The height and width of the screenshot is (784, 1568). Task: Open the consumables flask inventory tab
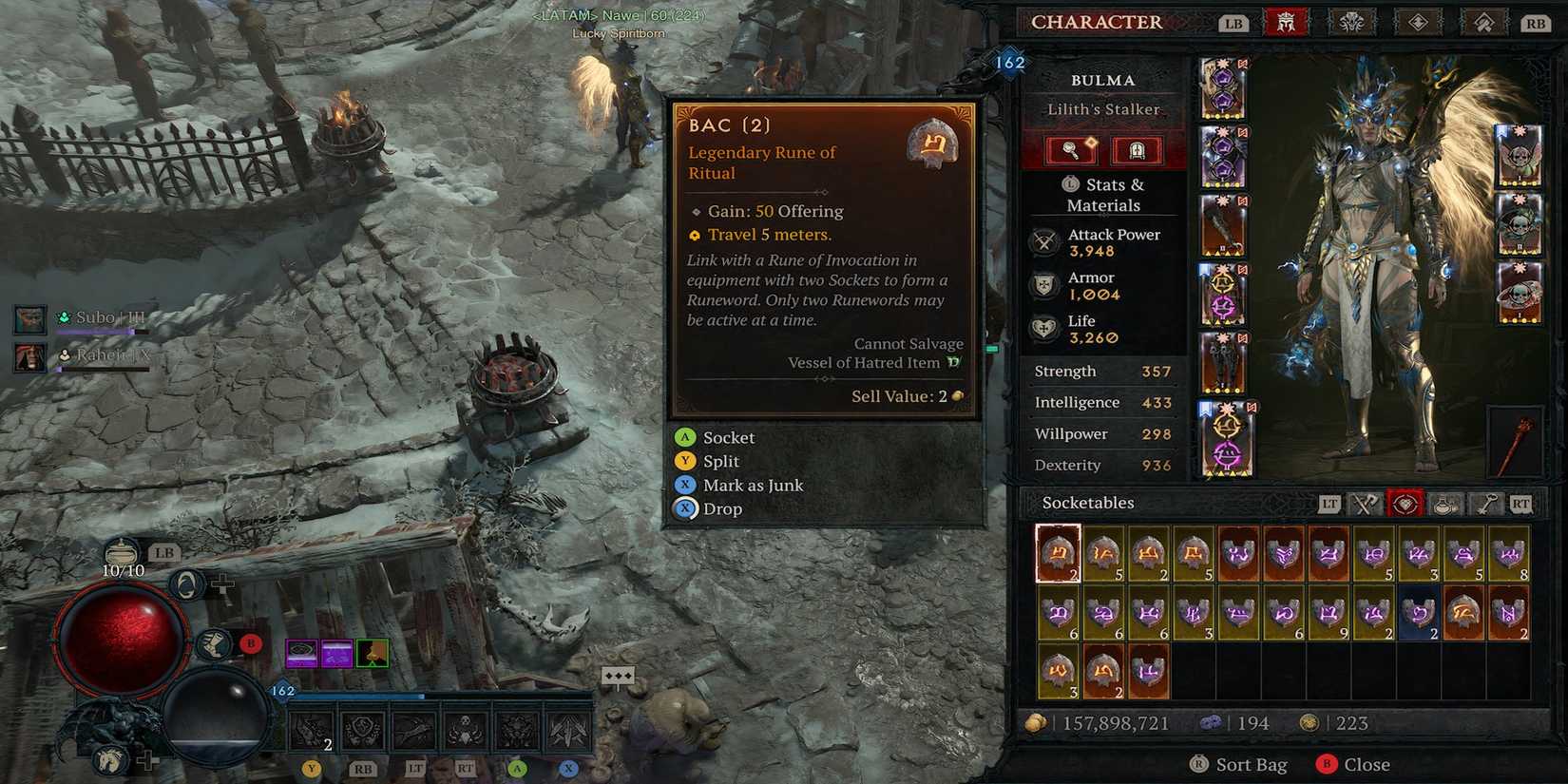click(x=1445, y=504)
